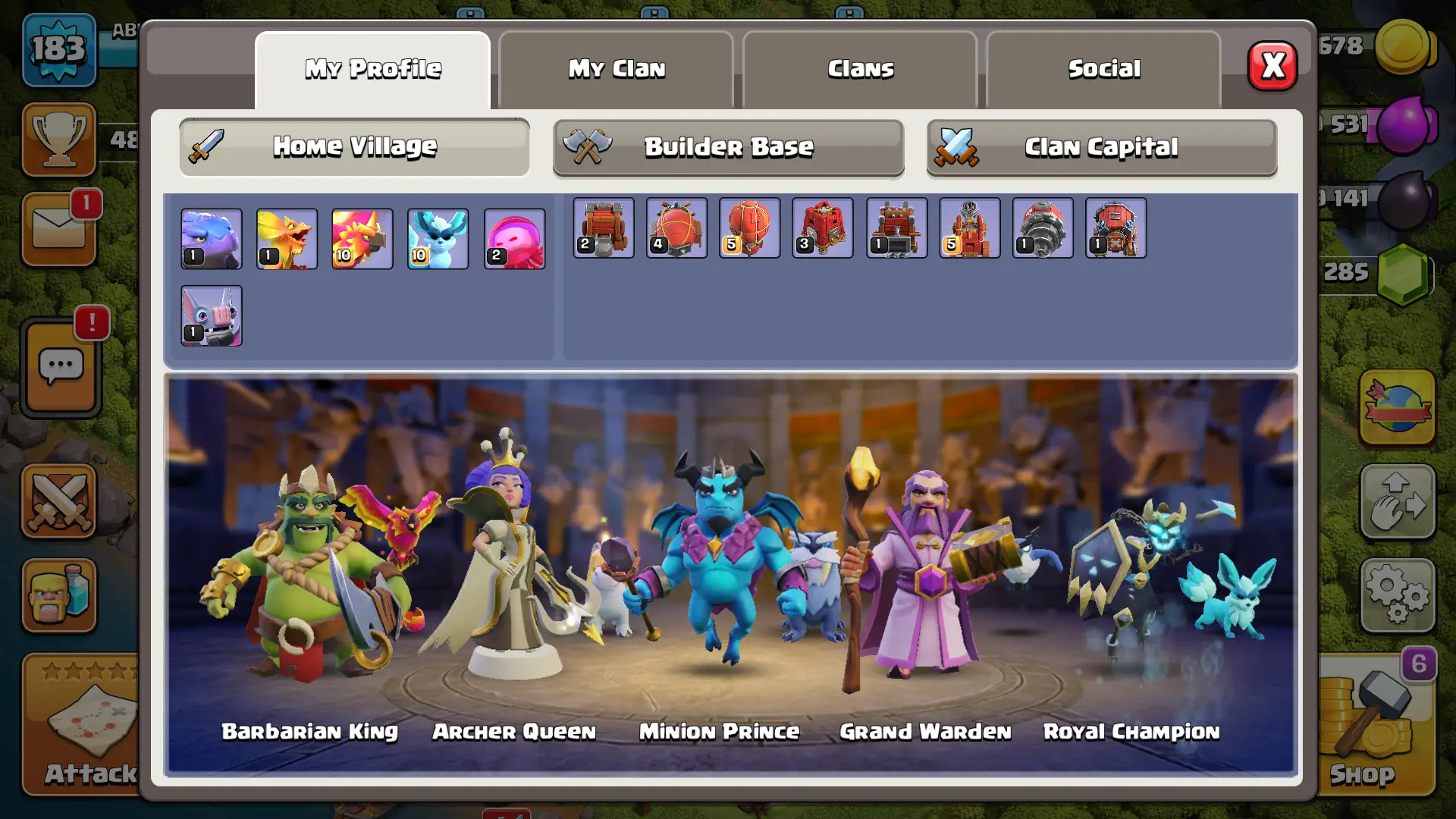Open the settings gears button
This screenshot has width=1456, height=819.
click(1397, 596)
